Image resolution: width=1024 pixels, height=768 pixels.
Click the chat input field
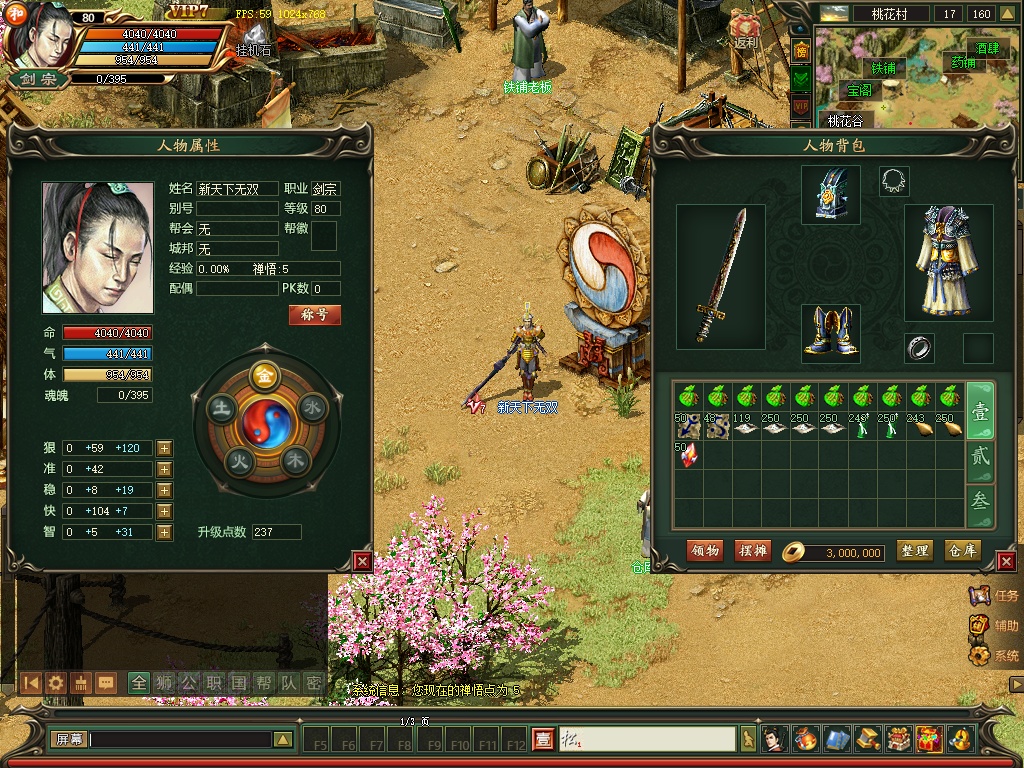click(x=180, y=740)
